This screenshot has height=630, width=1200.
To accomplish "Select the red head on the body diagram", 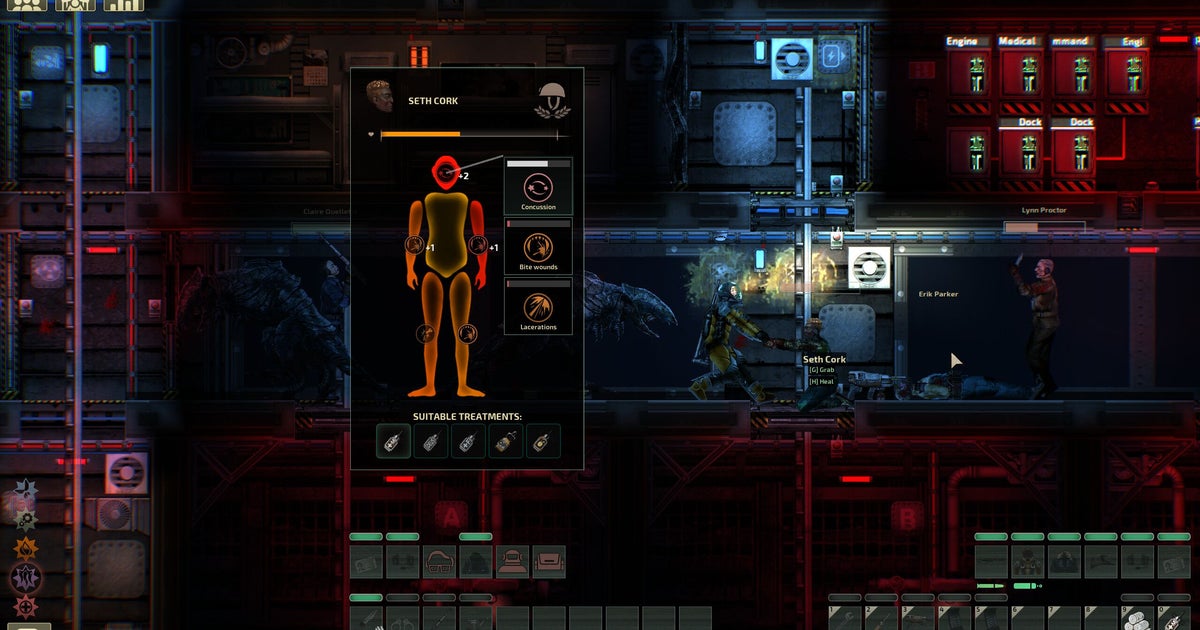I will tap(446, 173).
